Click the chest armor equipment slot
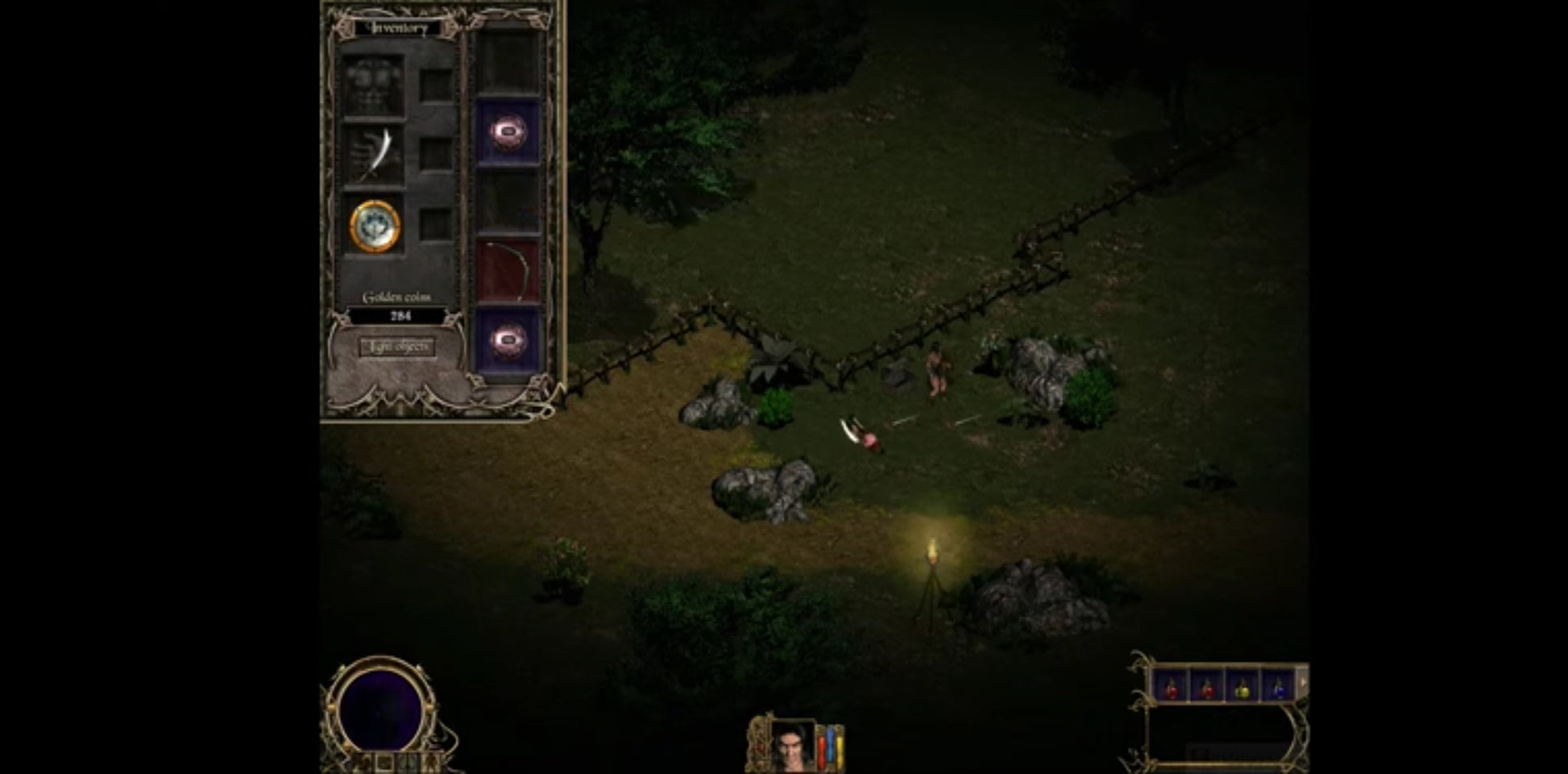 click(373, 85)
